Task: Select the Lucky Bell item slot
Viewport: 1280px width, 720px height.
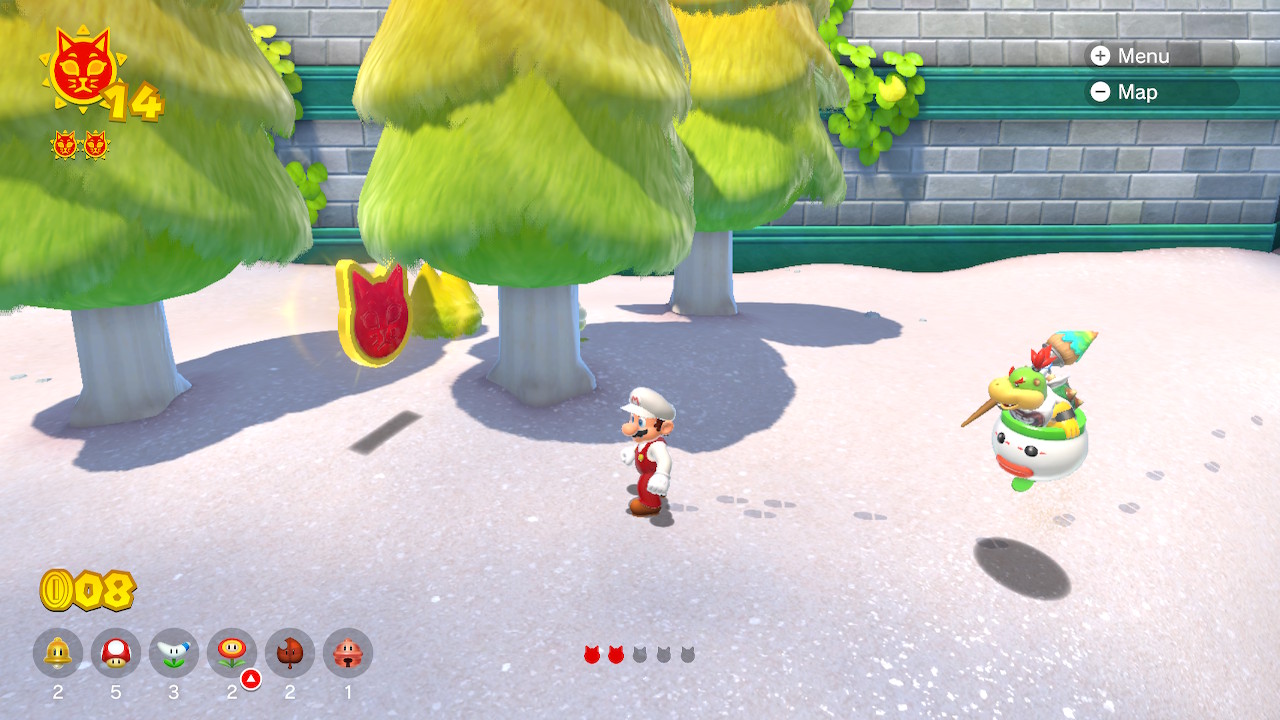Action: 348,654
